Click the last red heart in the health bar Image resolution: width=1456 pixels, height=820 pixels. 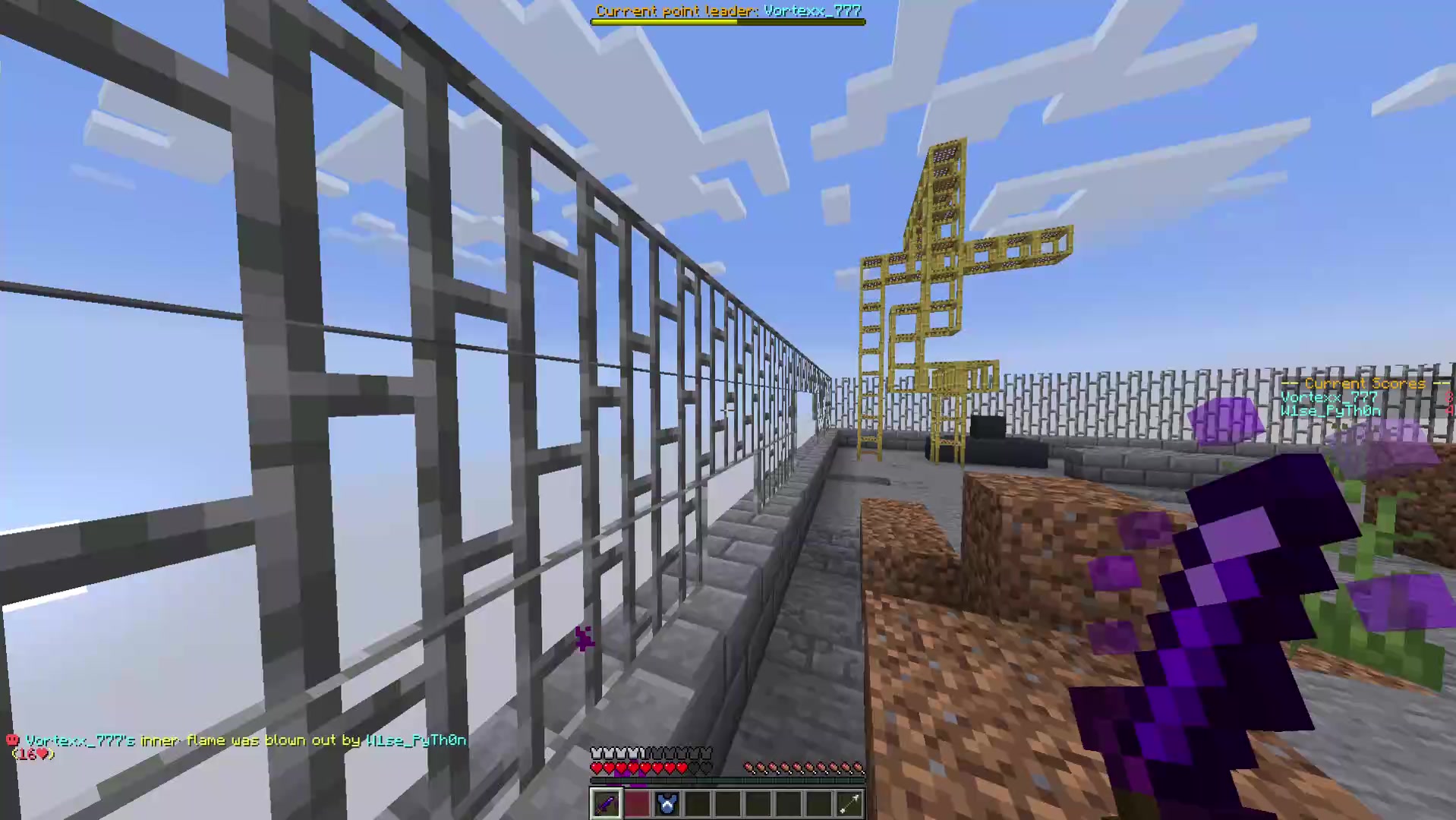[682, 768]
